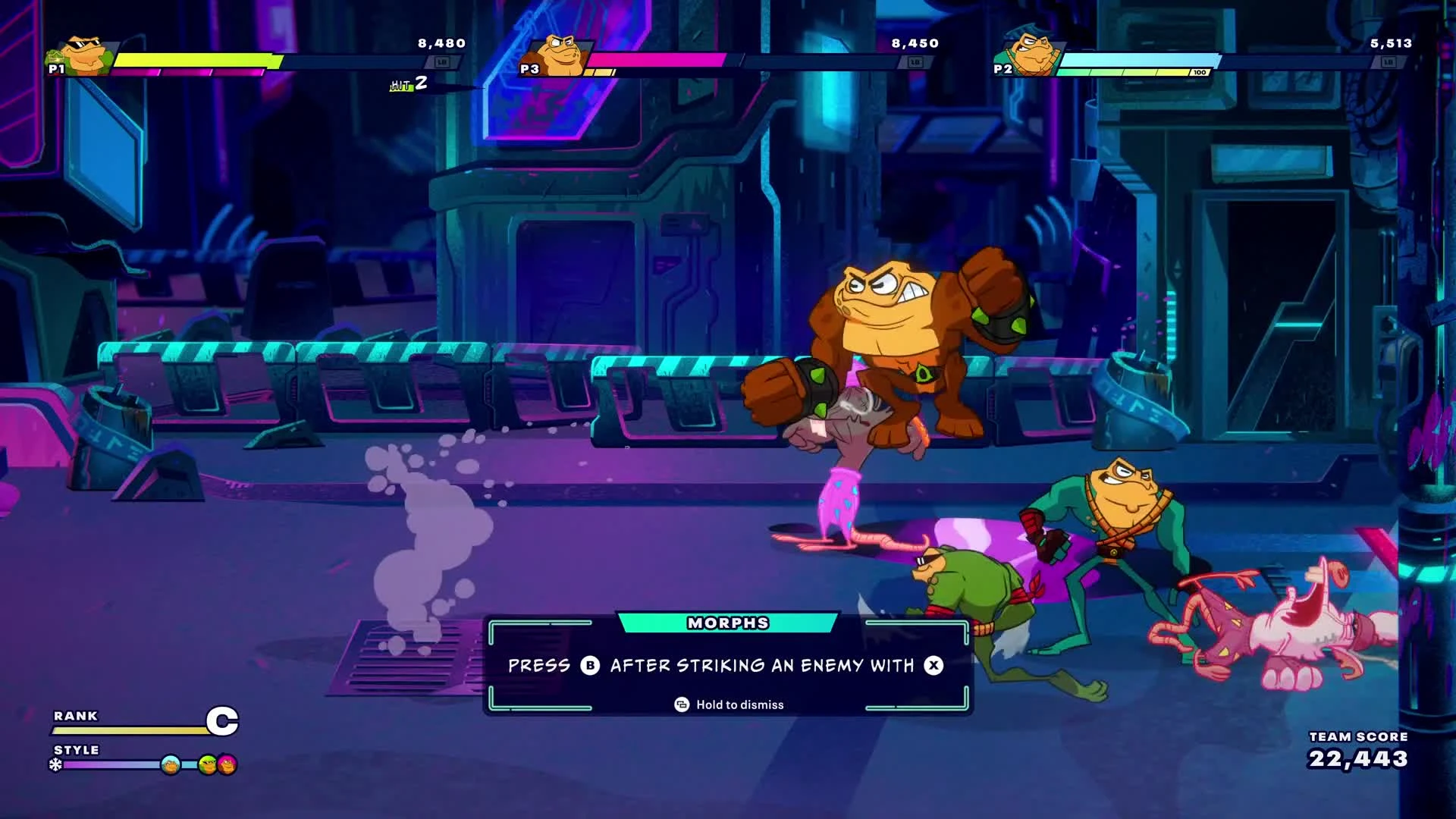The image size is (1456, 819).
Task: Click the P3 Pimple character portrait
Action: pos(559,53)
